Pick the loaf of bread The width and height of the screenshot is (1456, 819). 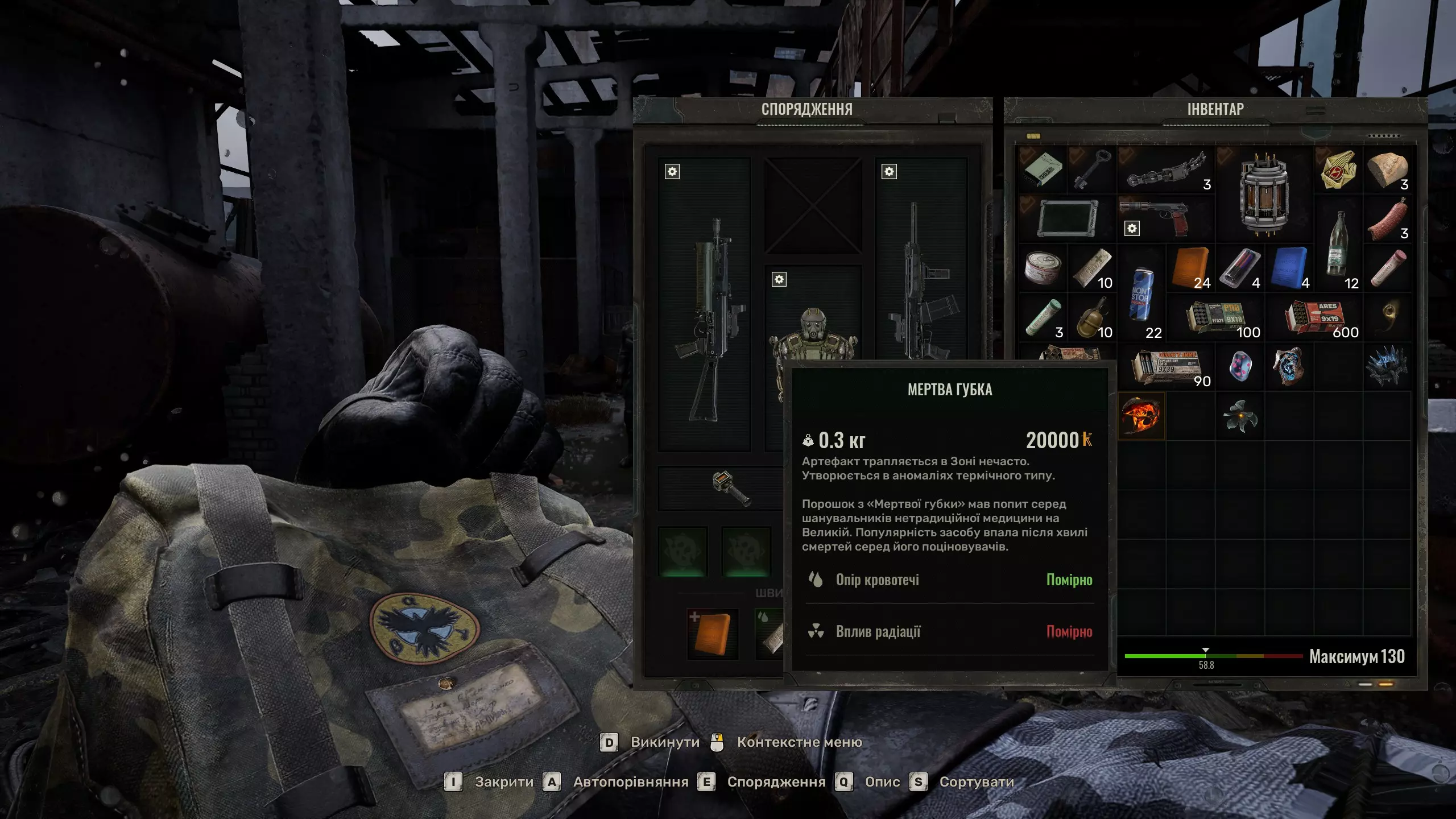point(1387,169)
